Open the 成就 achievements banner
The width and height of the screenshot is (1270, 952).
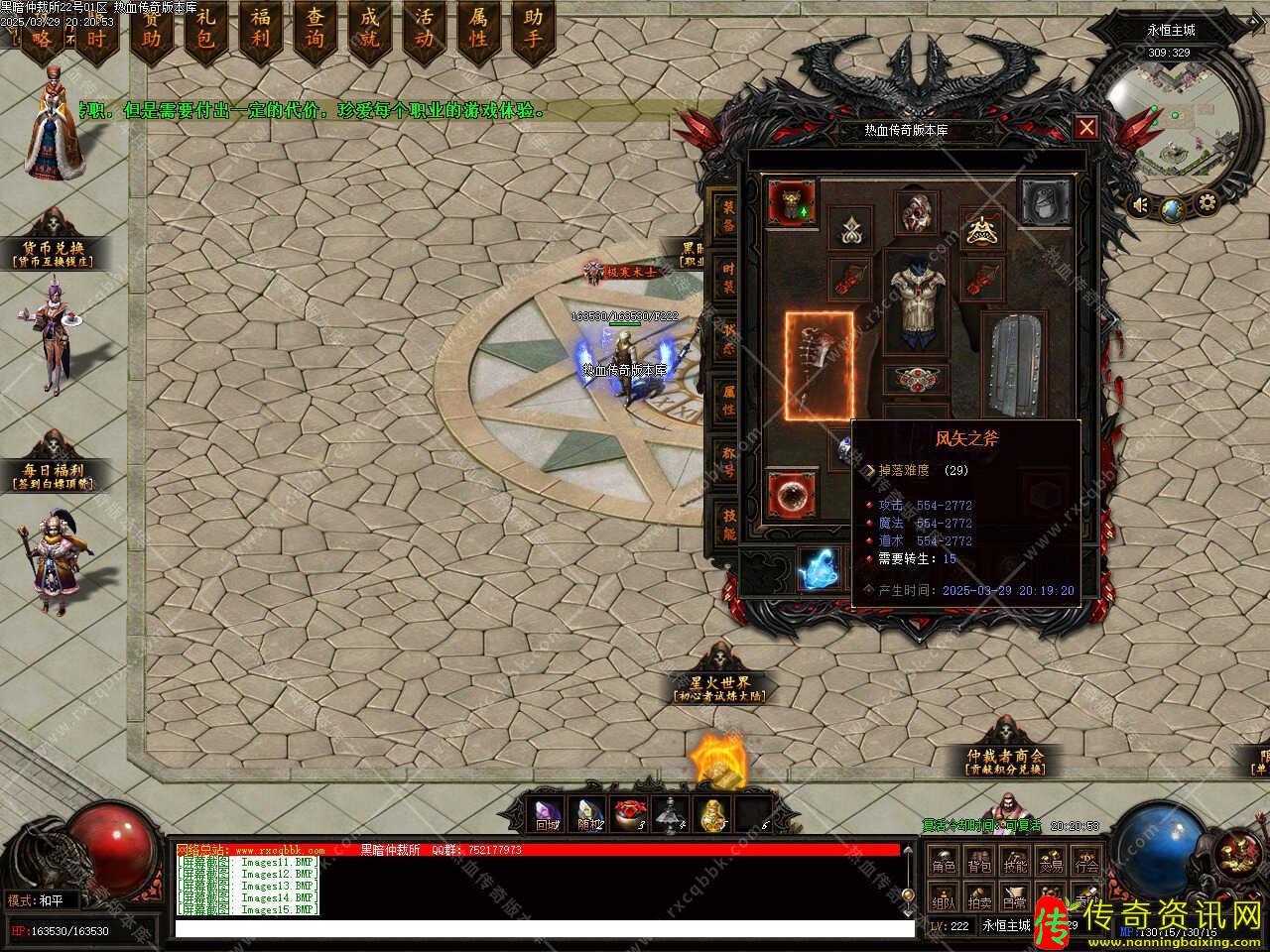(x=370, y=30)
